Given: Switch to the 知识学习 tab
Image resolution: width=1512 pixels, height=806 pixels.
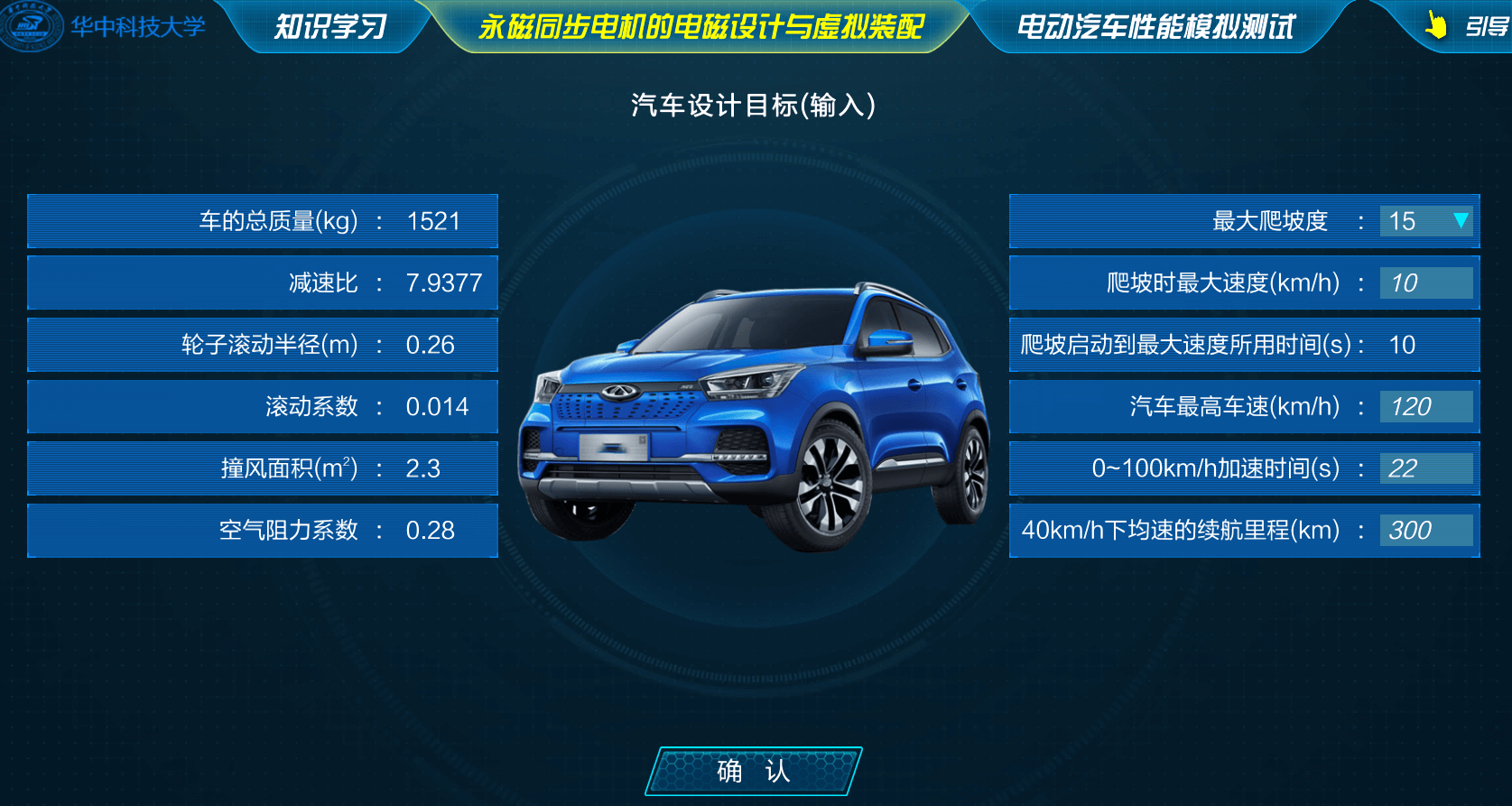Looking at the screenshot, I should [x=330, y=27].
